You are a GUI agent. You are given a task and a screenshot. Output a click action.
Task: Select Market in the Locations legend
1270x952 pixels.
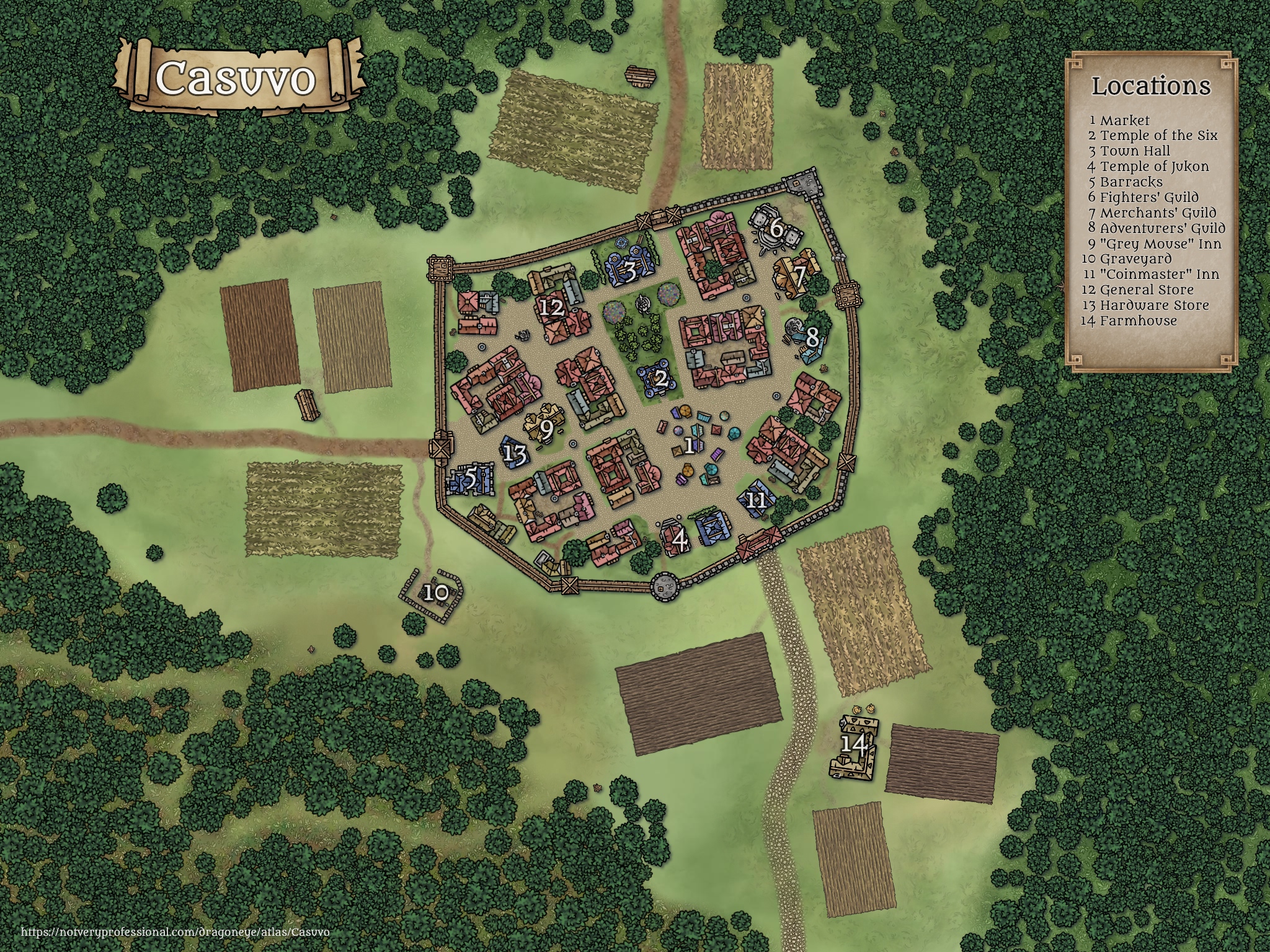click(1124, 121)
